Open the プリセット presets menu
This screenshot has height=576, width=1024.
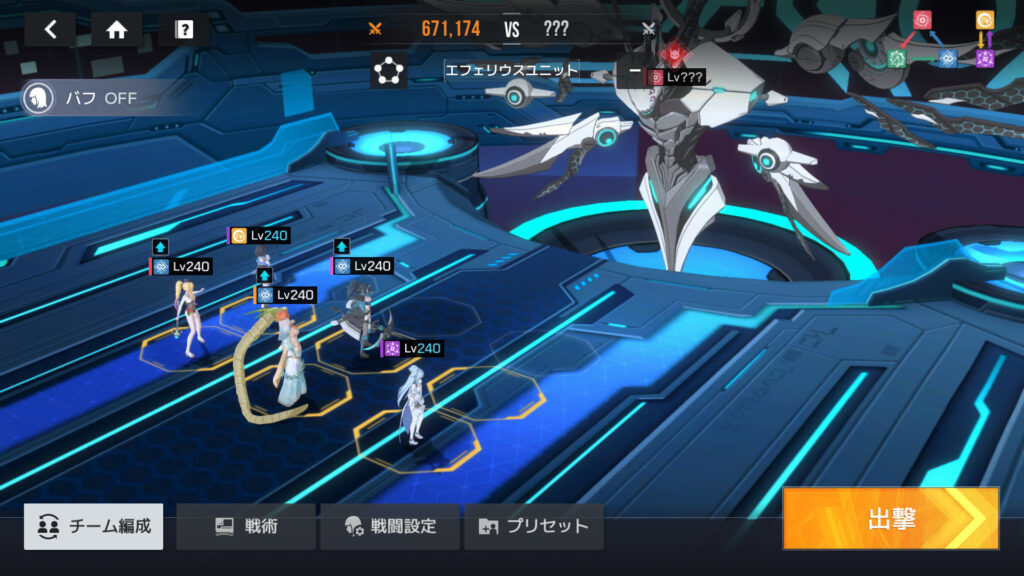pos(534,526)
